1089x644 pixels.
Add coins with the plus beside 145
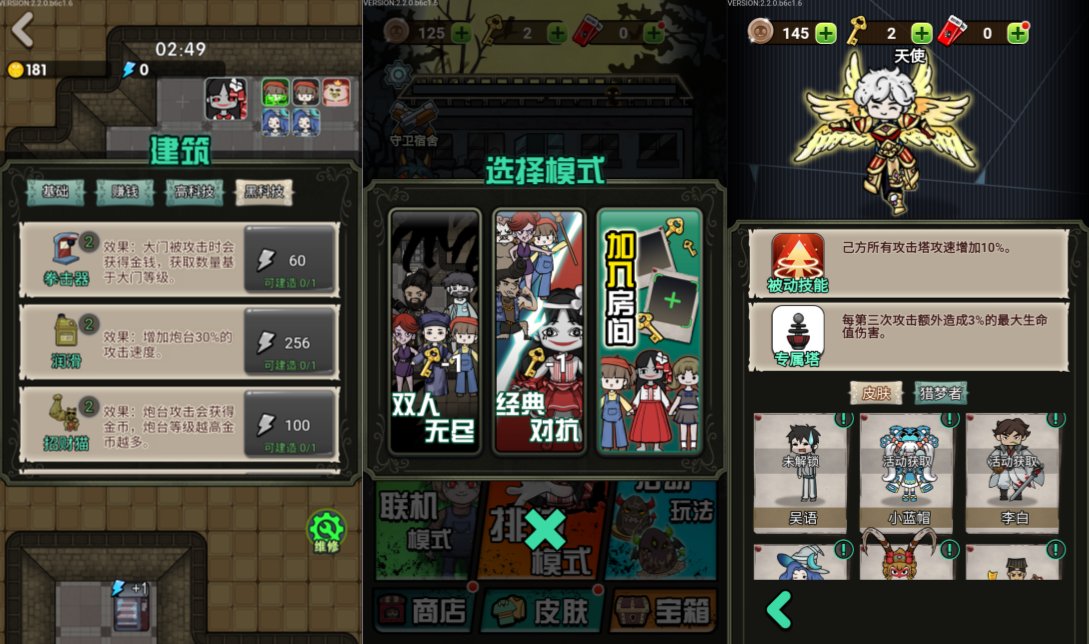click(826, 33)
